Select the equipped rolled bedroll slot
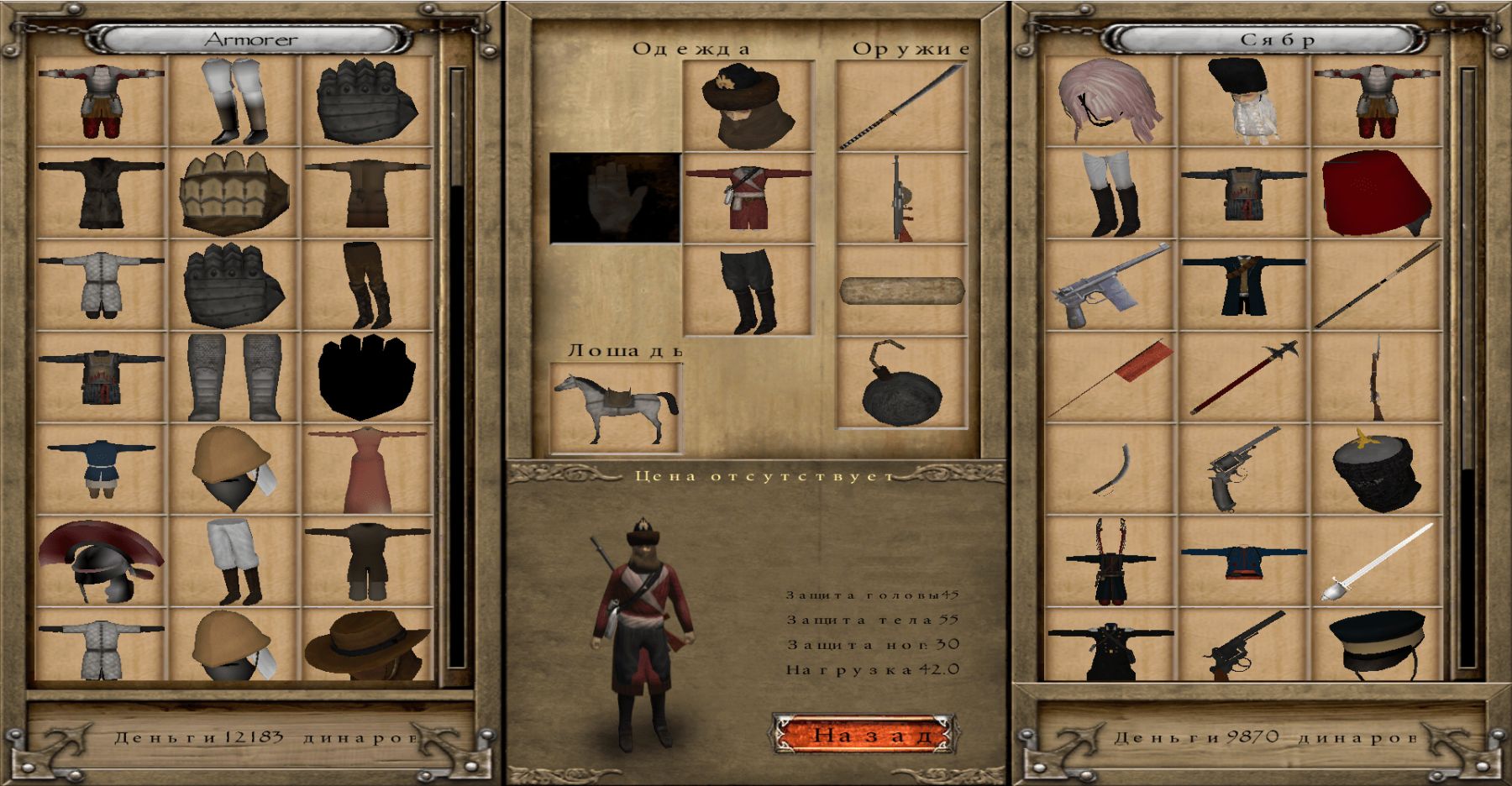This screenshot has height=786, width=1512. pos(901,291)
